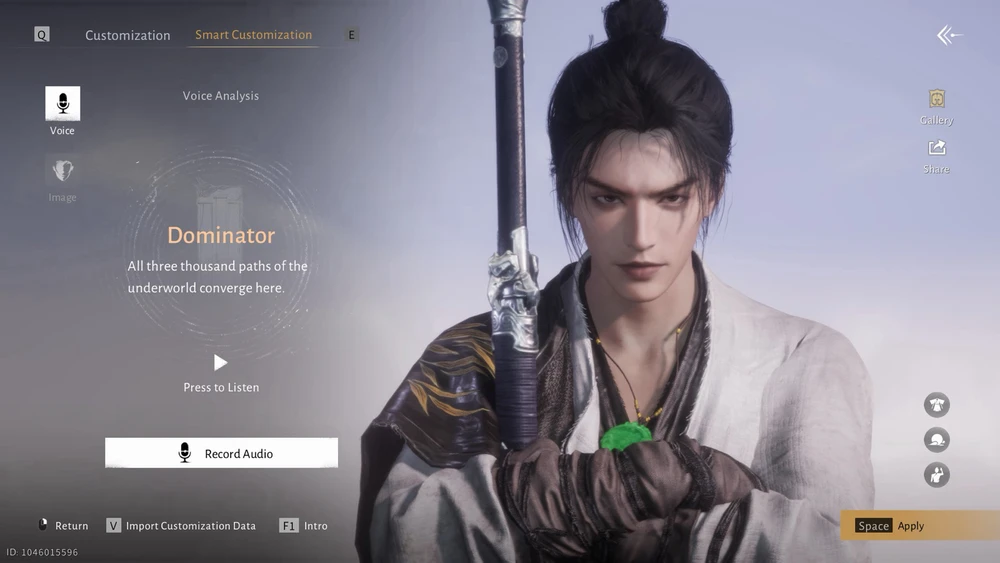Open the Voice analysis option

[62, 104]
